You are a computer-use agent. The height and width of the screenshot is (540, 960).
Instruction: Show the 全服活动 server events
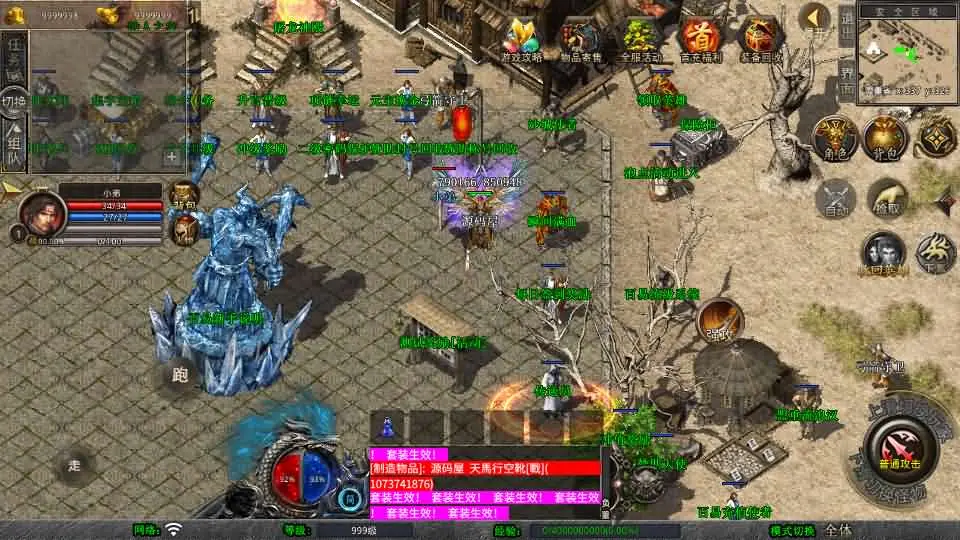coord(639,39)
